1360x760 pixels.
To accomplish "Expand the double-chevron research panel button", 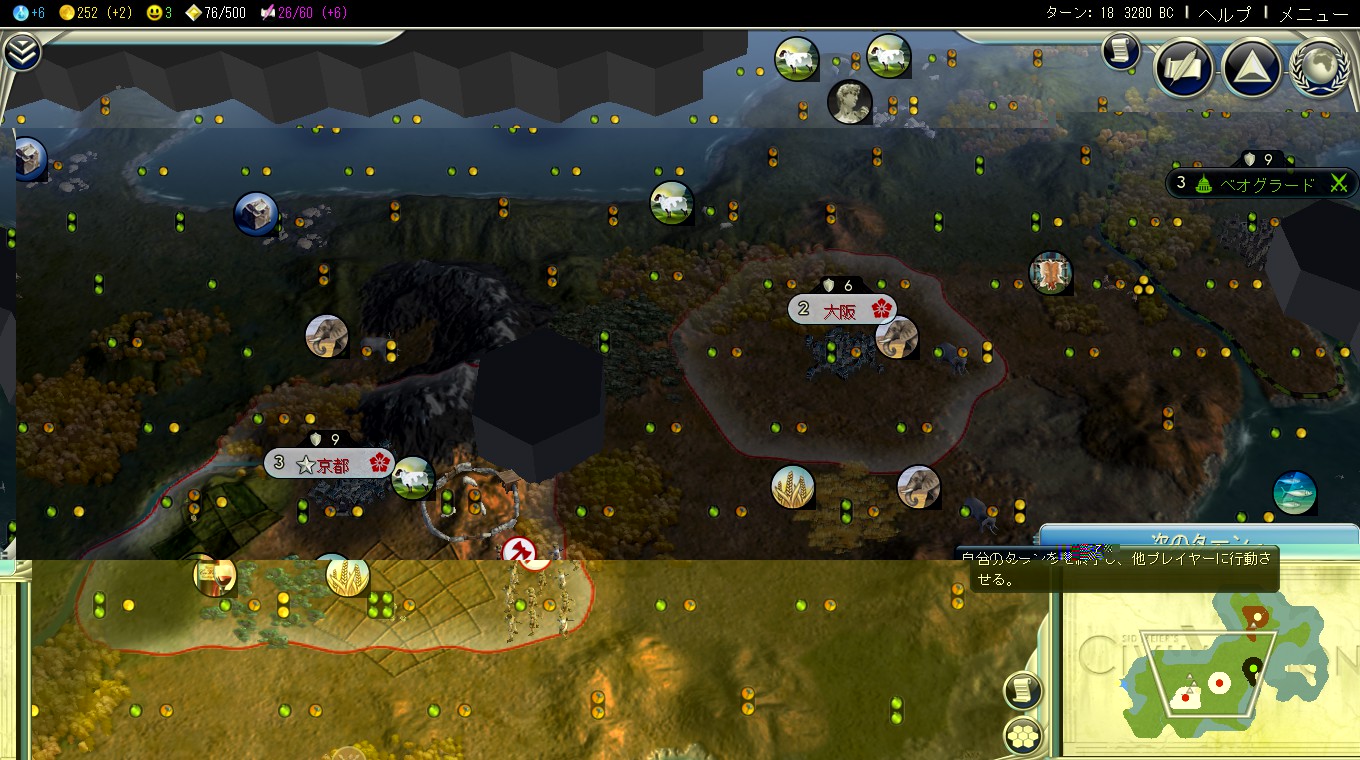I will click(21, 53).
